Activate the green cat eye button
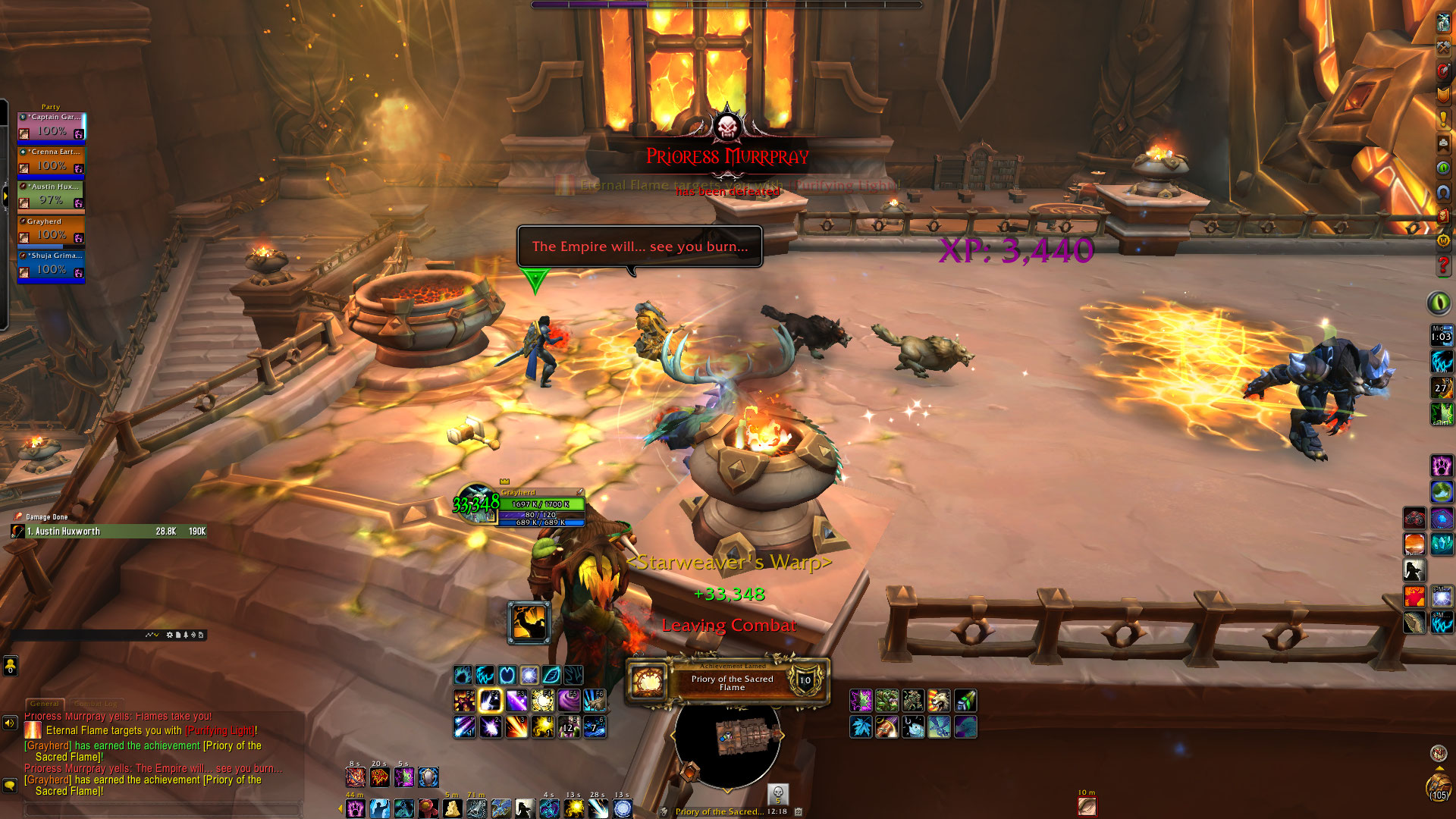1456x819 pixels. click(x=1439, y=303)
